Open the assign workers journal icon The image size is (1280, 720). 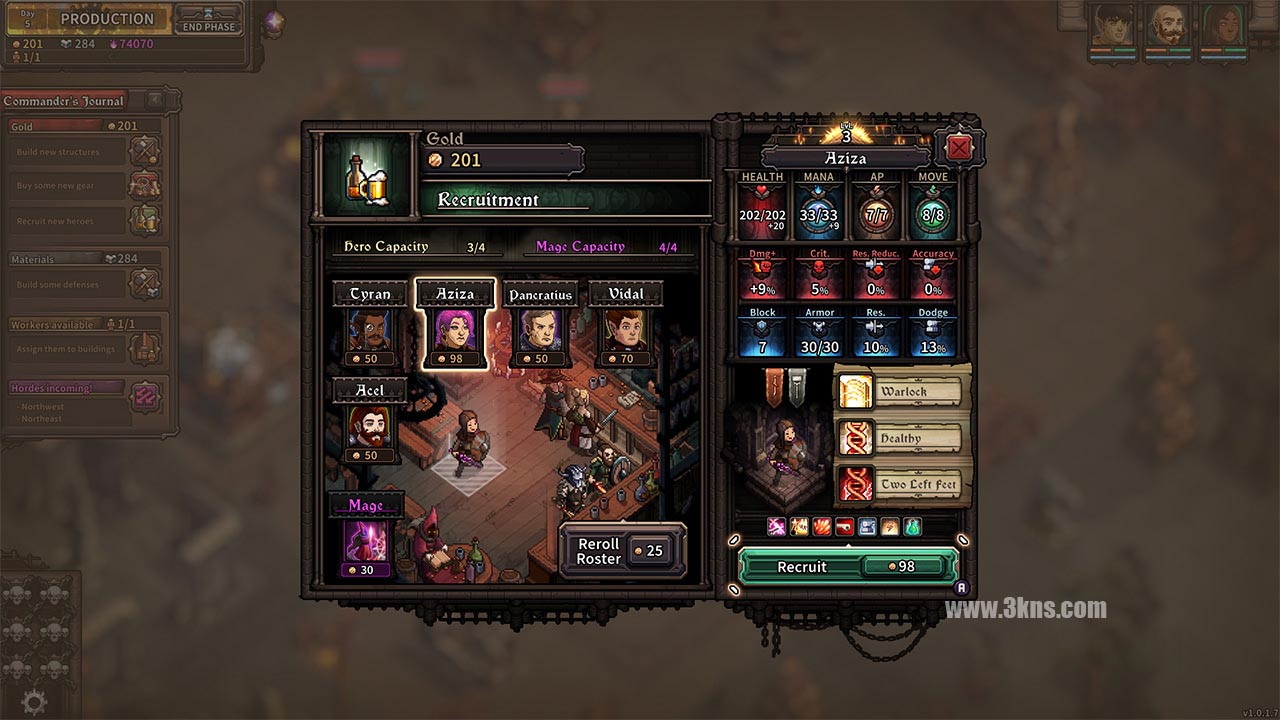point(145,349)
